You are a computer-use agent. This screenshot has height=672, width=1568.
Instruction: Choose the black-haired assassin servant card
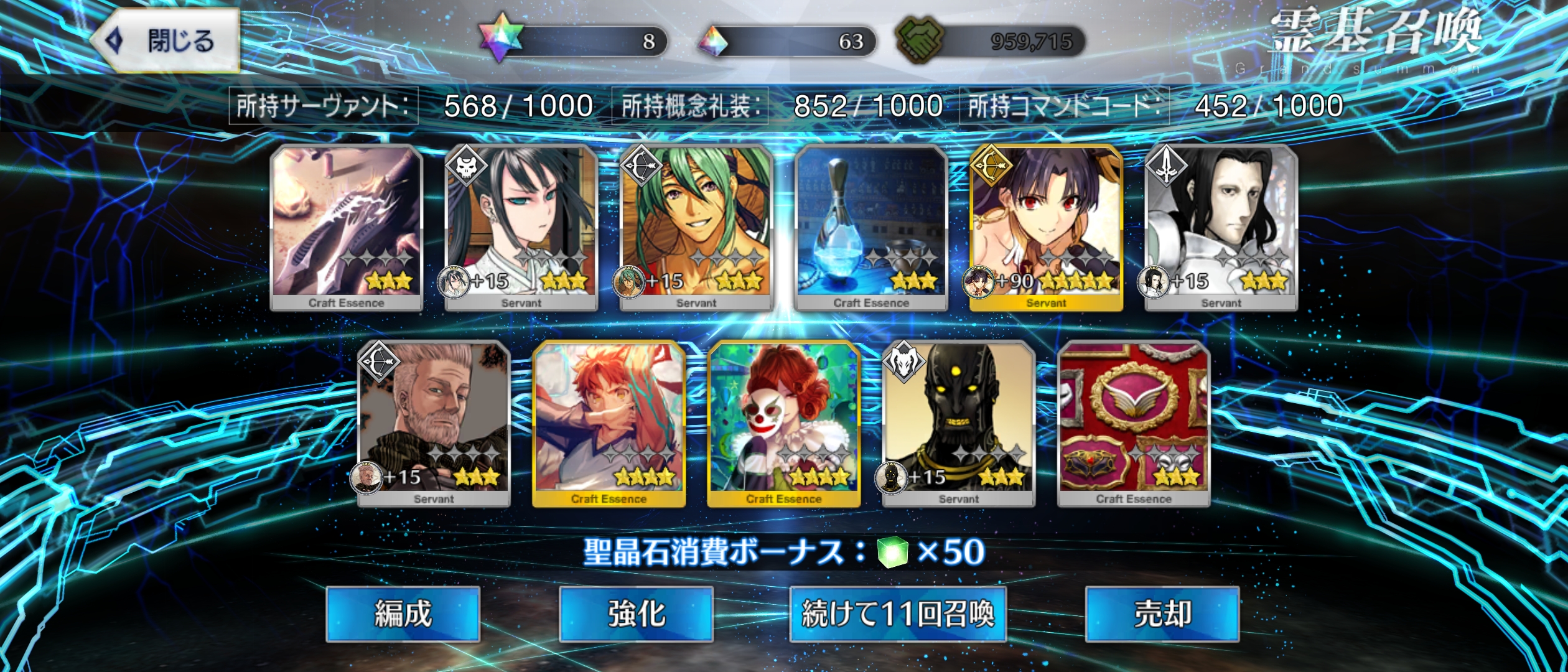click(521, 227)
